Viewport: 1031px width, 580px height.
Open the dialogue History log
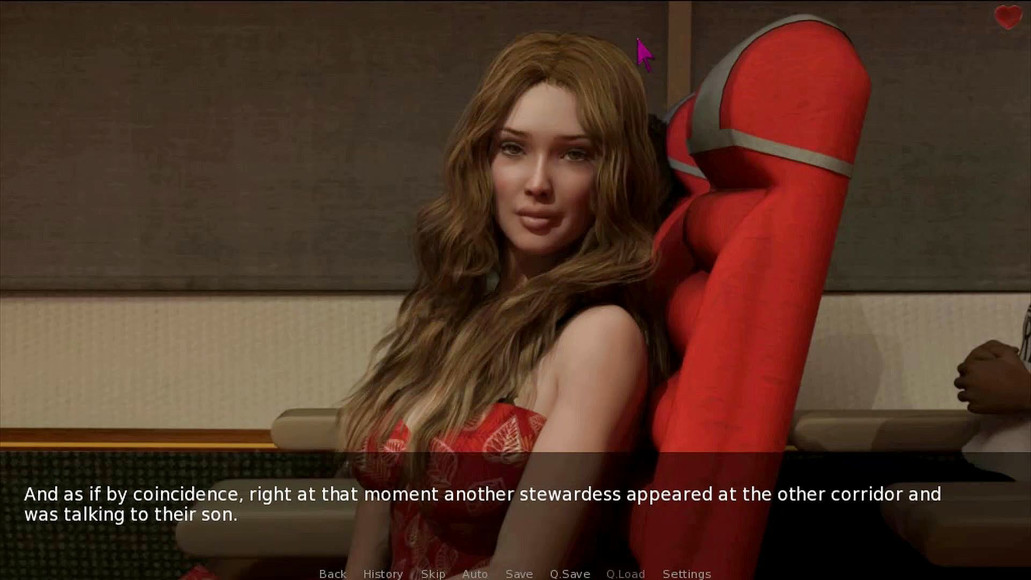tap(382, 574)
